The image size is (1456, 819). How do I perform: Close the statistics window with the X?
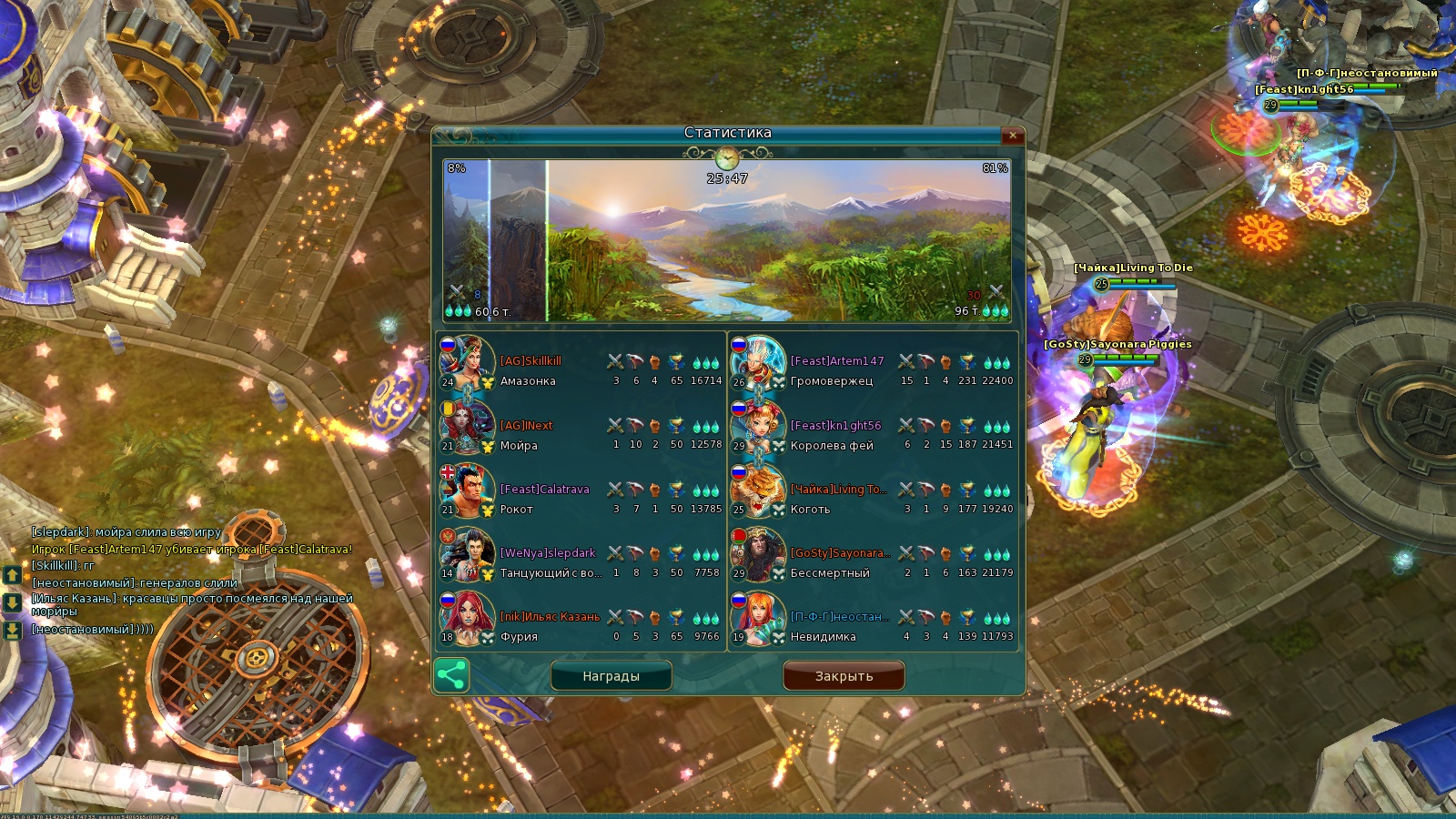pos(1013,136)
